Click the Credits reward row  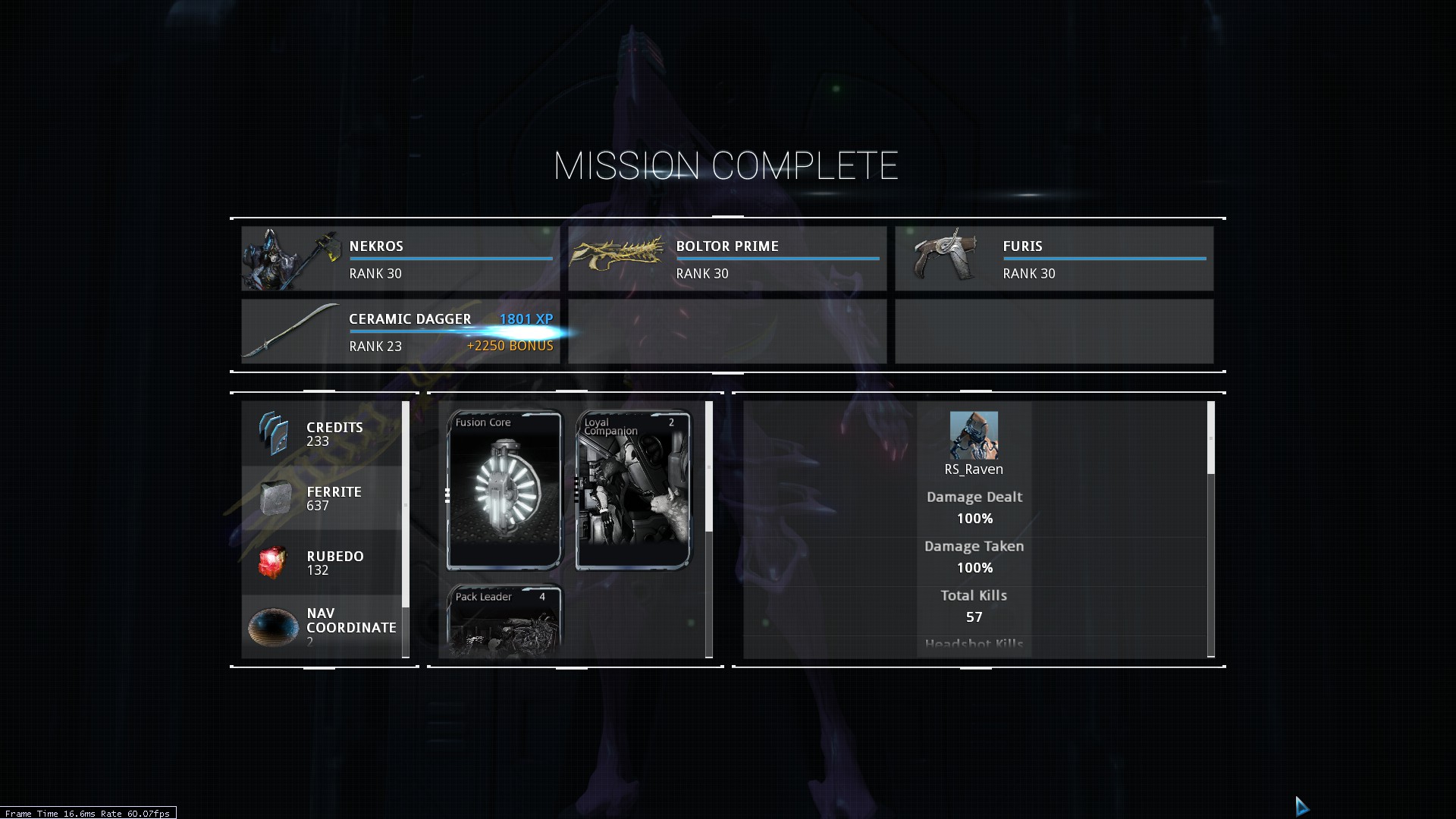(322, 434)
